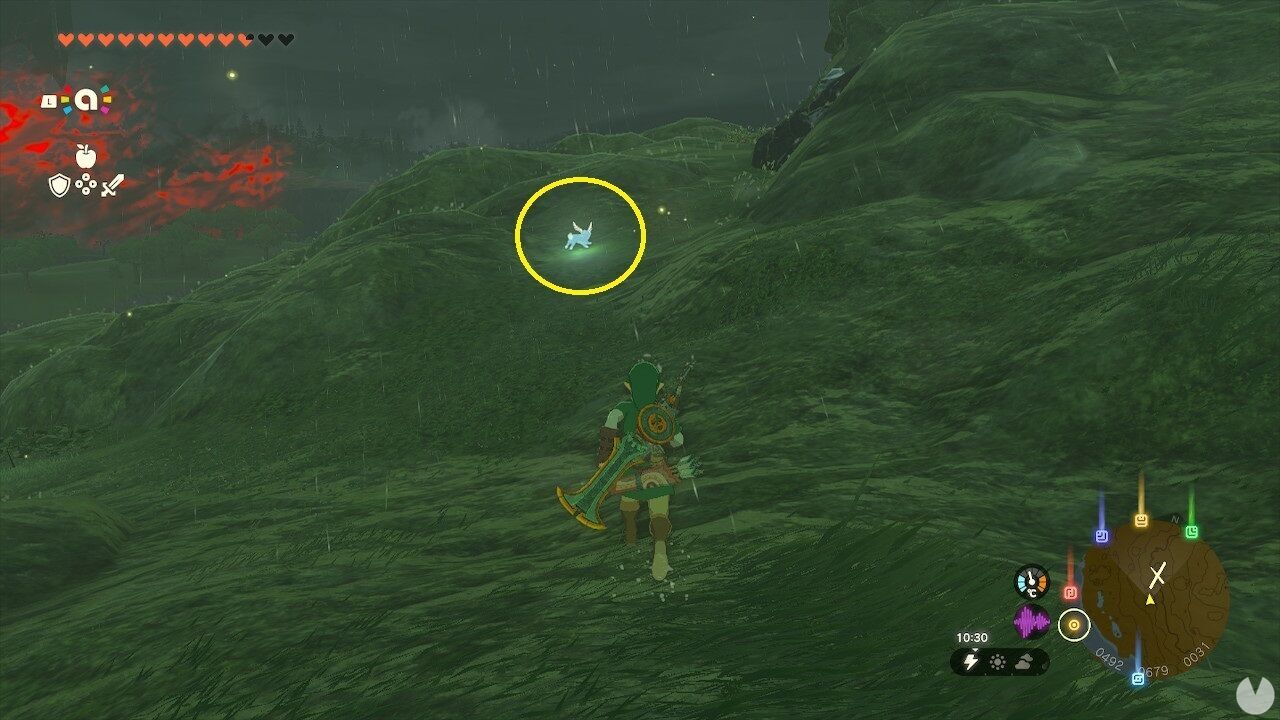This screenshot has height=720, width=1280.
Task: Click the attachment ability icon beside the shield
Action: (x=86, y=182)
